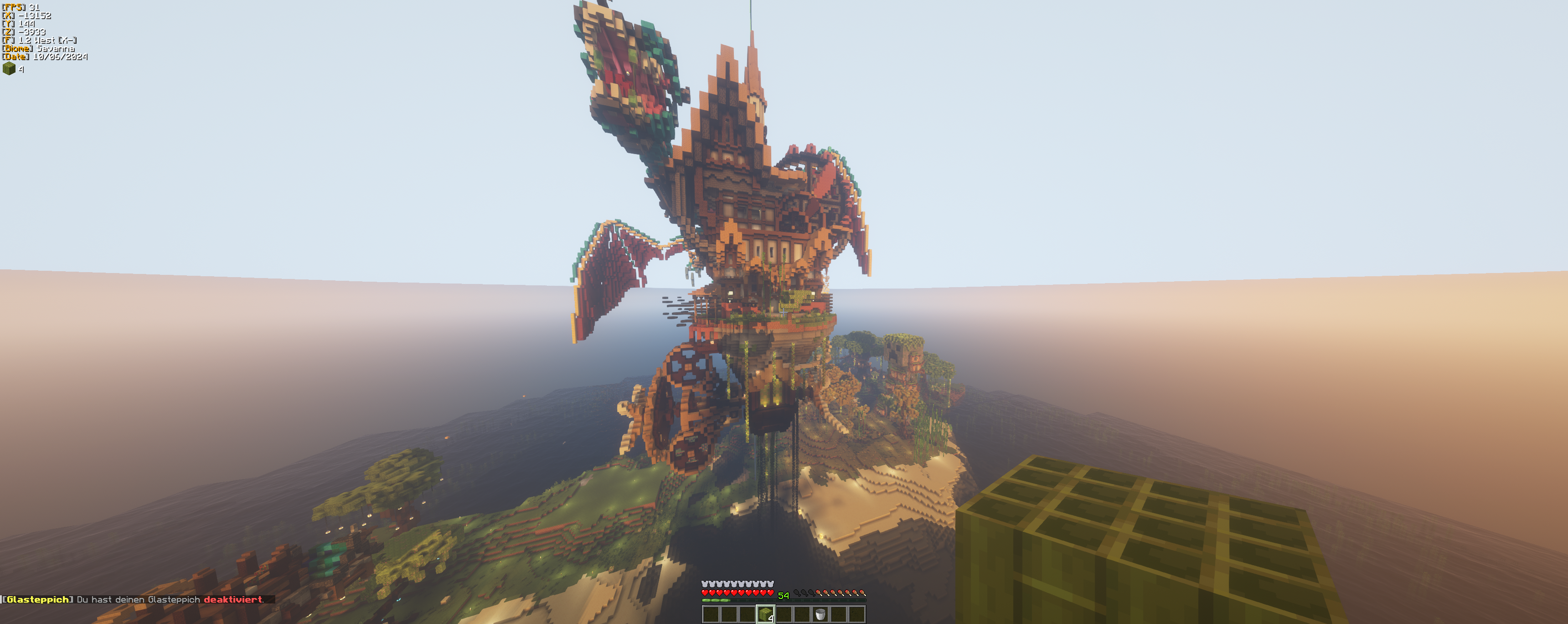
Task: Select the bamboo block hotbar slot
Action: click(x=765, y=614)
